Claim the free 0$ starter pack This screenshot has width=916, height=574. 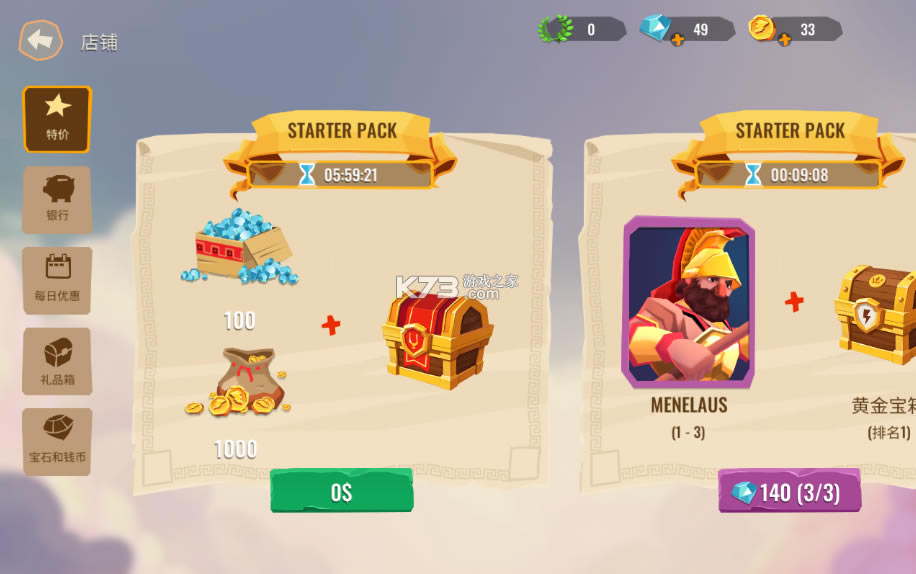[341, 491]
